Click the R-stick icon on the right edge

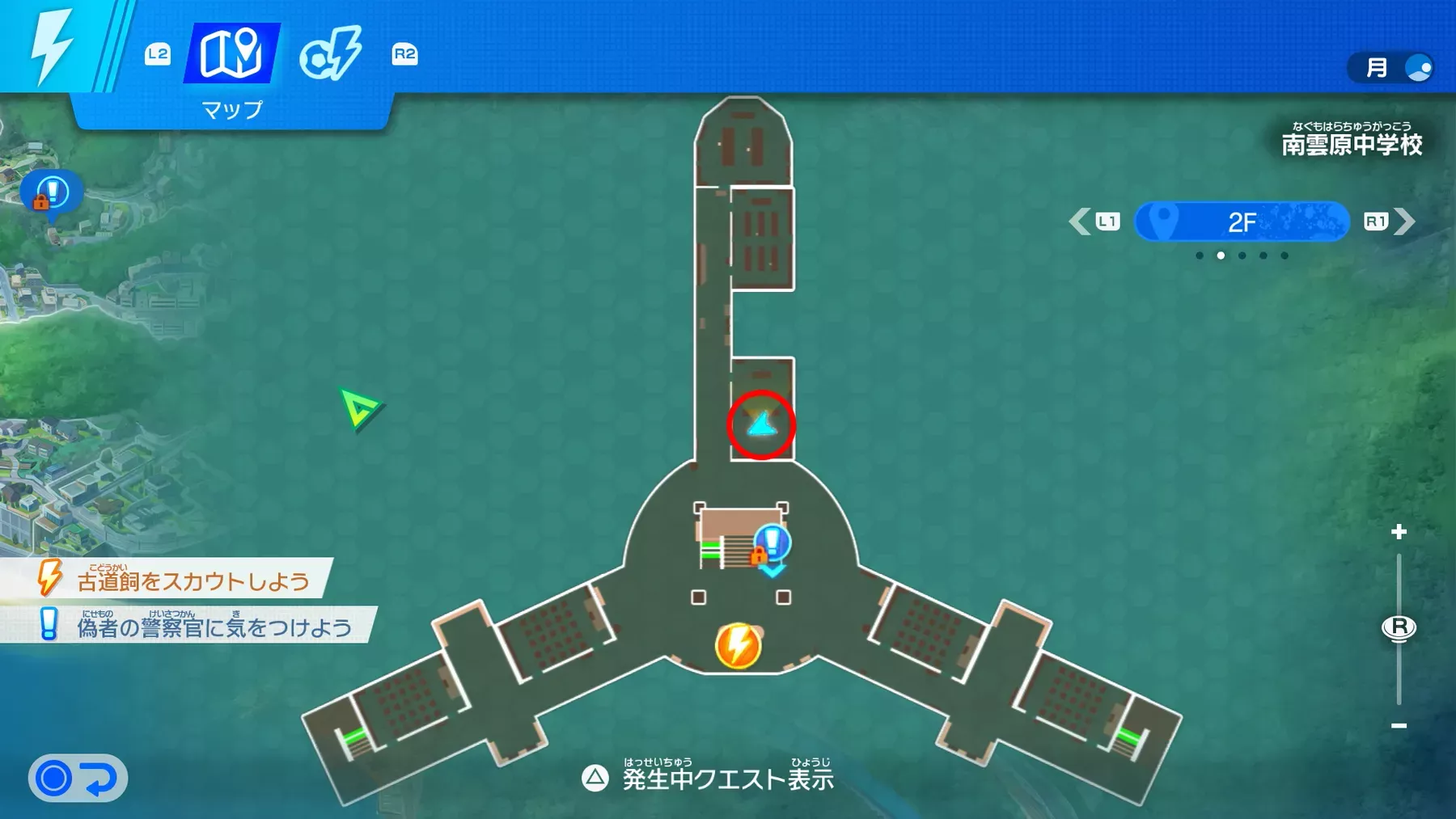[1399, 627]
